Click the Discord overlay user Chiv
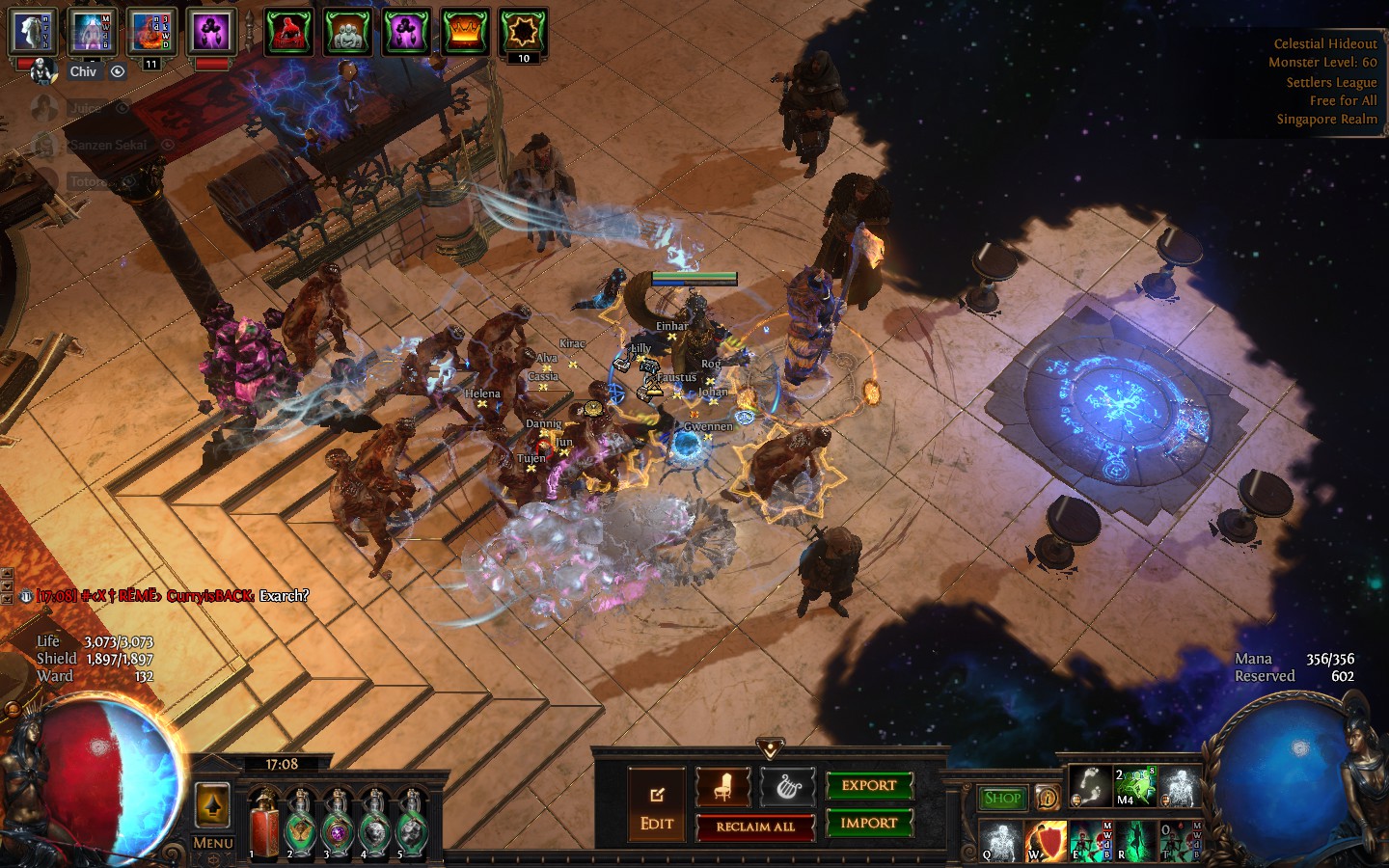Screen dimensions: 1389x868 [x=83, y=71]
